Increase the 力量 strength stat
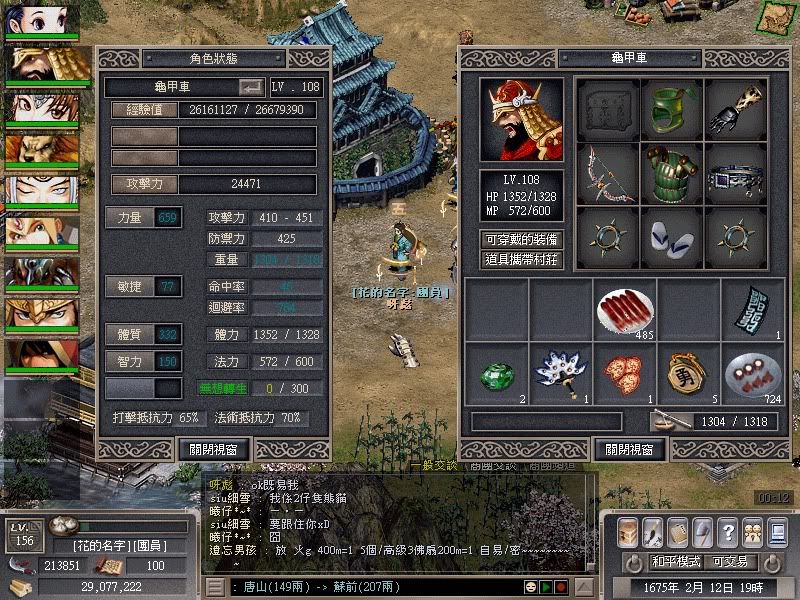 click(127, 217)
